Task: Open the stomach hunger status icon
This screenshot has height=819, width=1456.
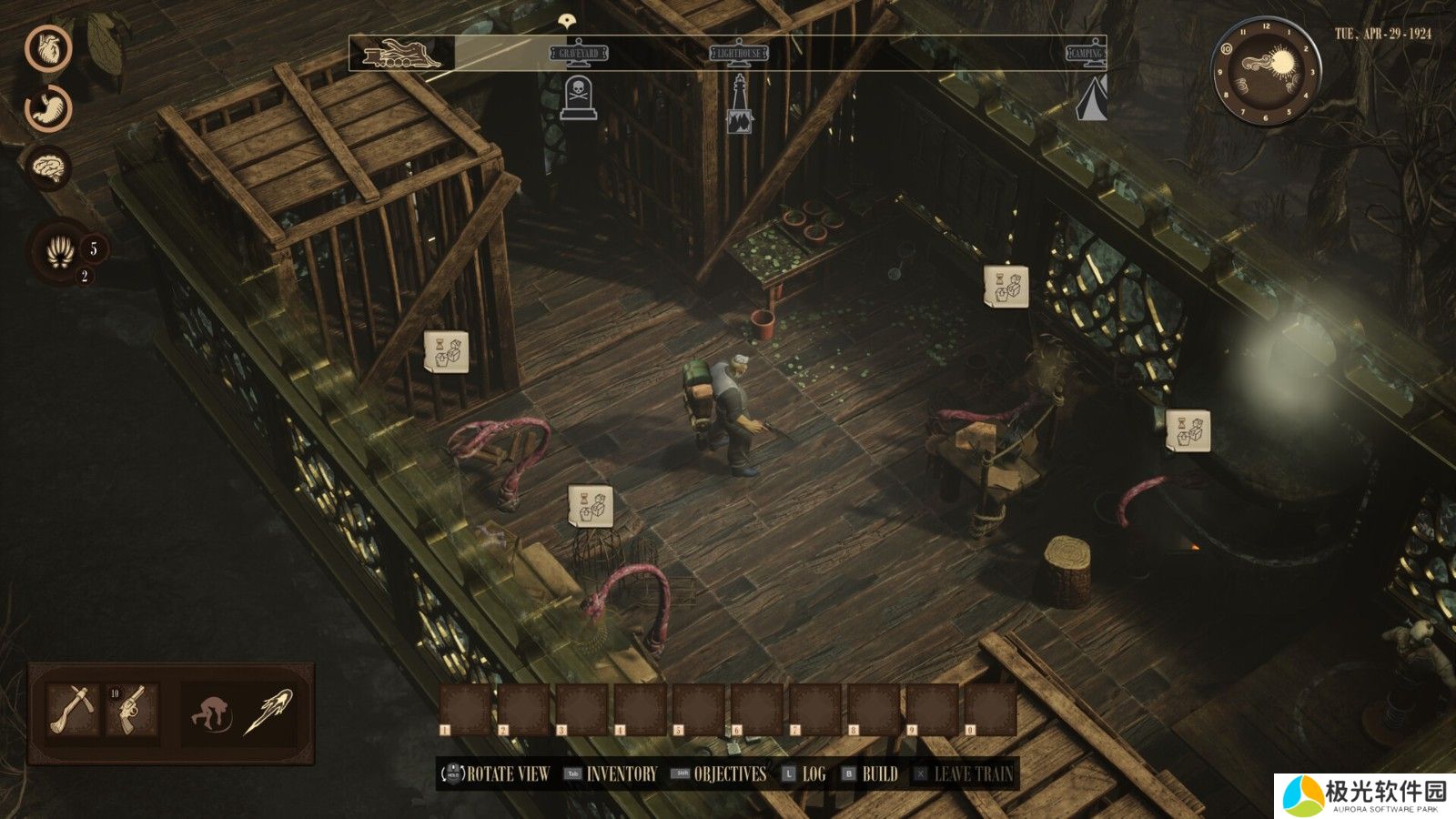Action: coord(47,107)
